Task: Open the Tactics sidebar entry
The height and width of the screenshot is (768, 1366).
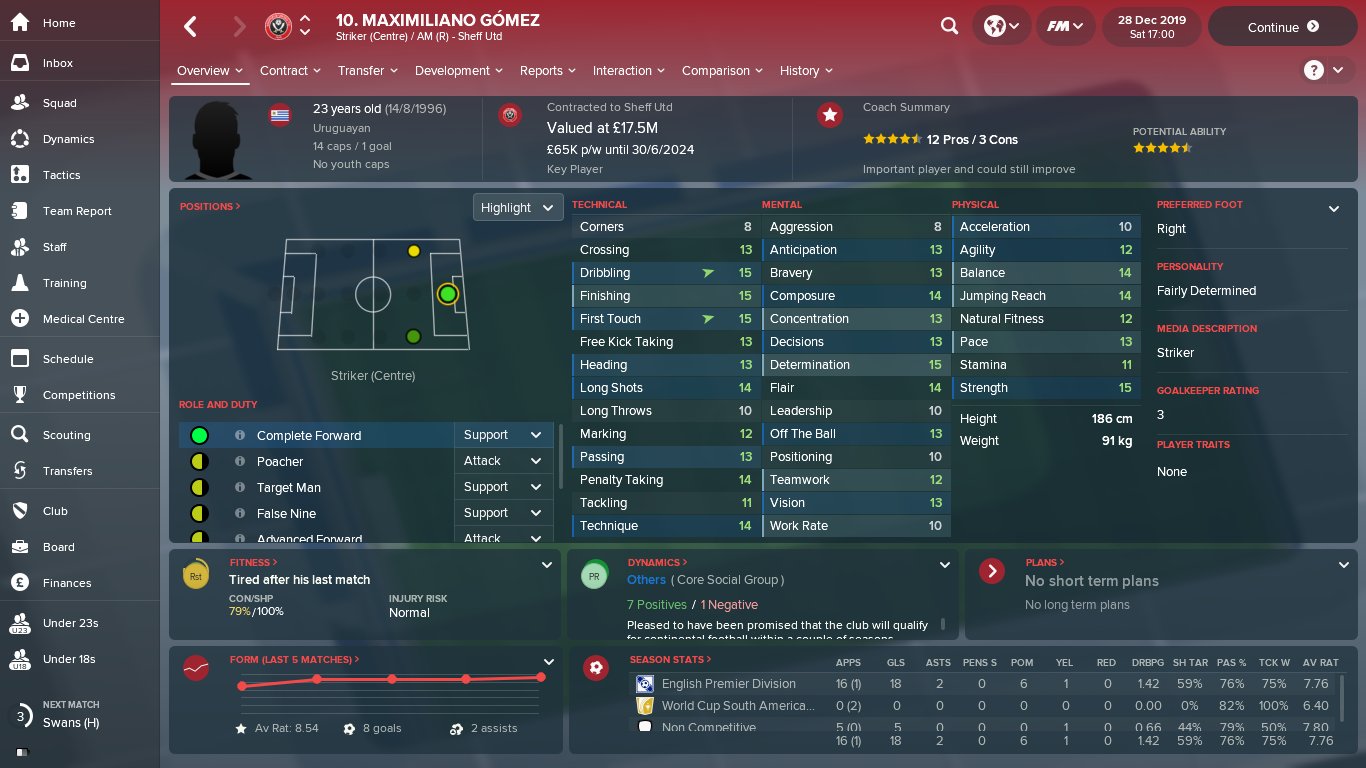Action: 61,175
